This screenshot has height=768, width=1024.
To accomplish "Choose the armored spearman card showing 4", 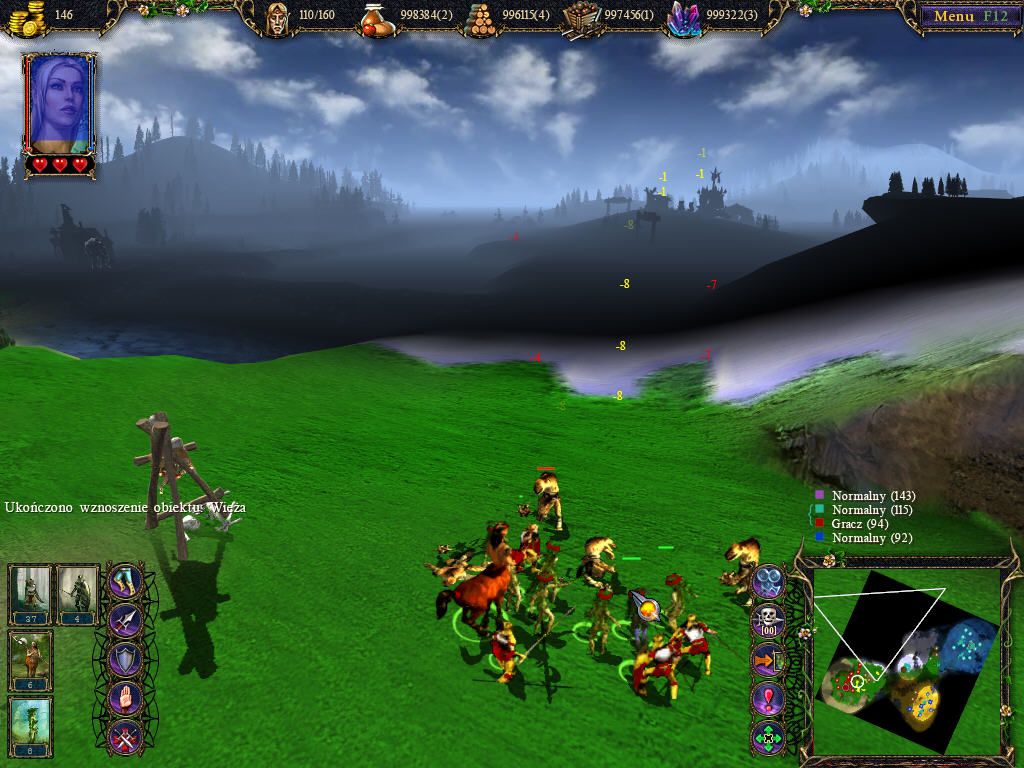I will click(77, 594).
